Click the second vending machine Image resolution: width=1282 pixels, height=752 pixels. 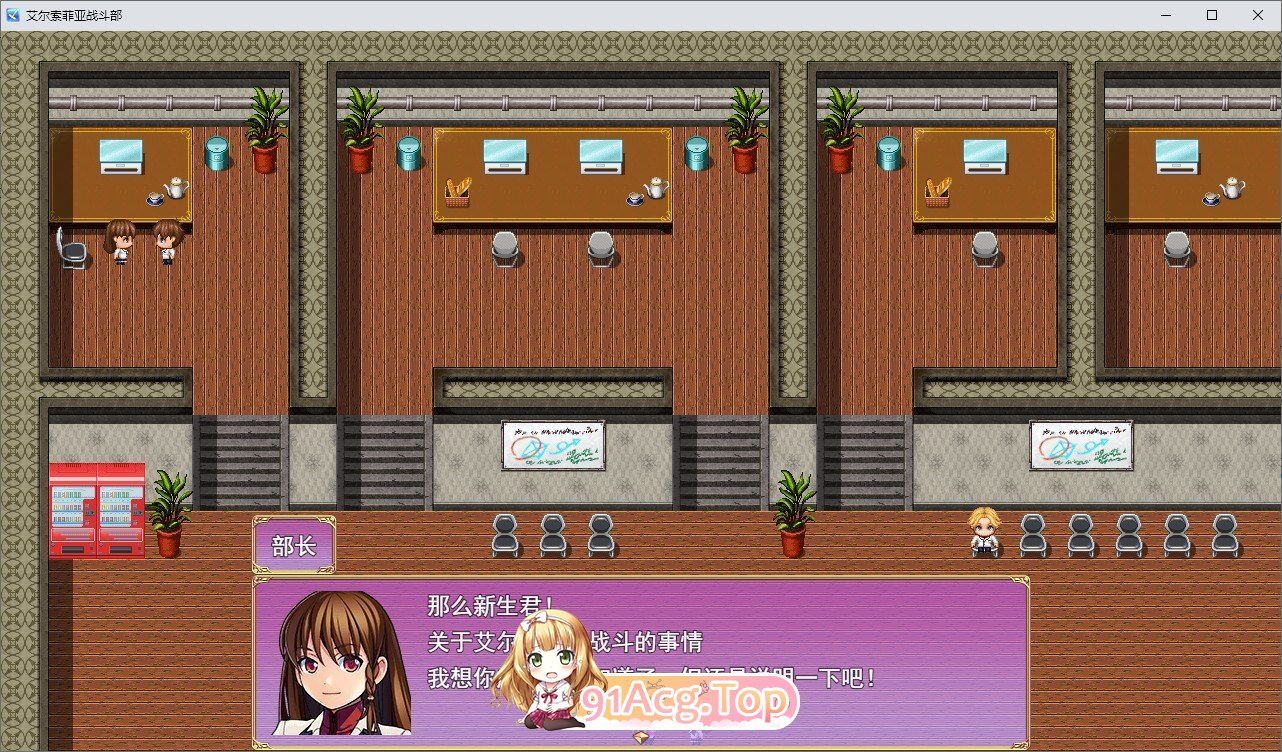click(x=120, y=505)
